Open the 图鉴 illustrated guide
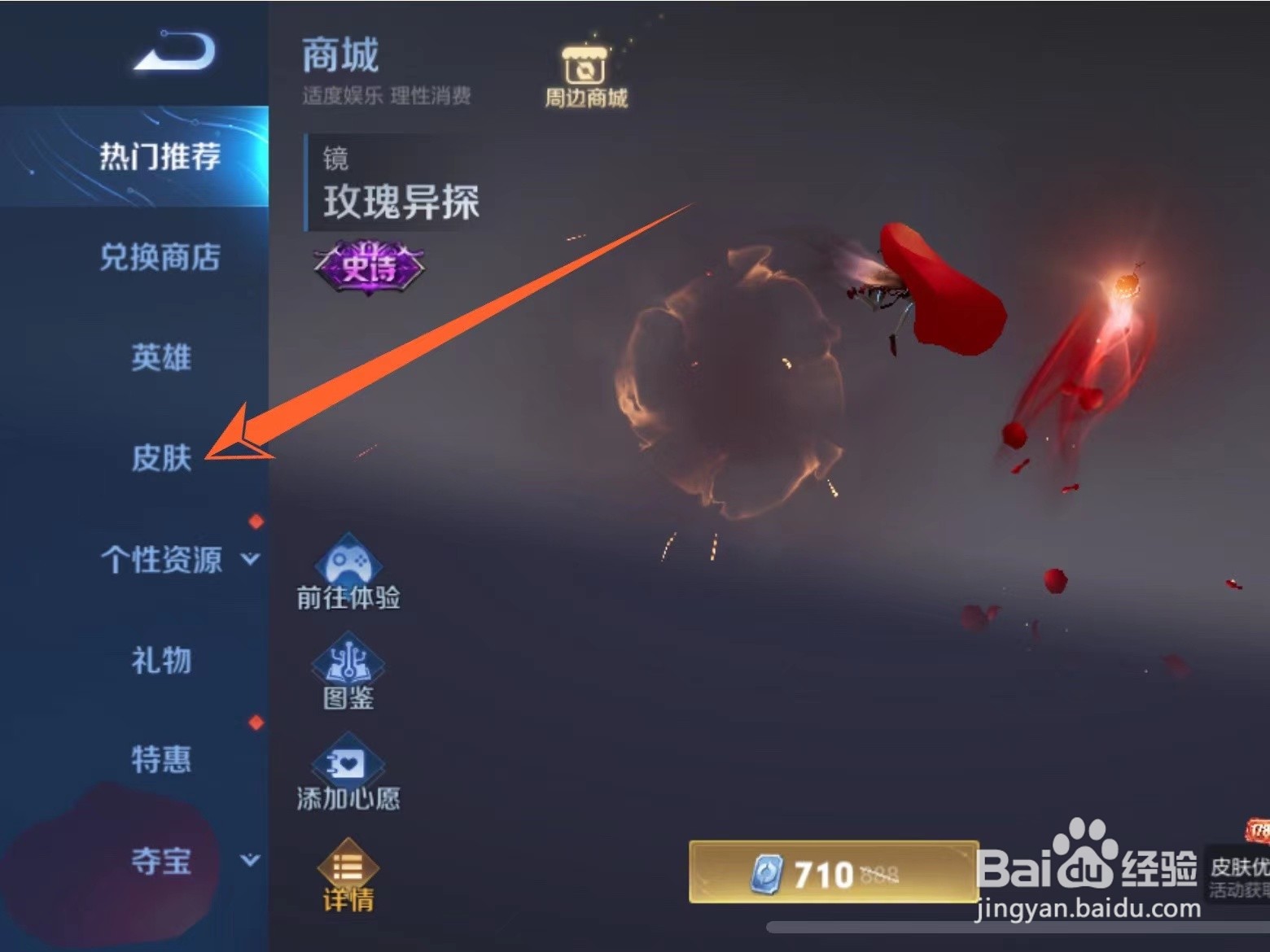 pos(348,674)
